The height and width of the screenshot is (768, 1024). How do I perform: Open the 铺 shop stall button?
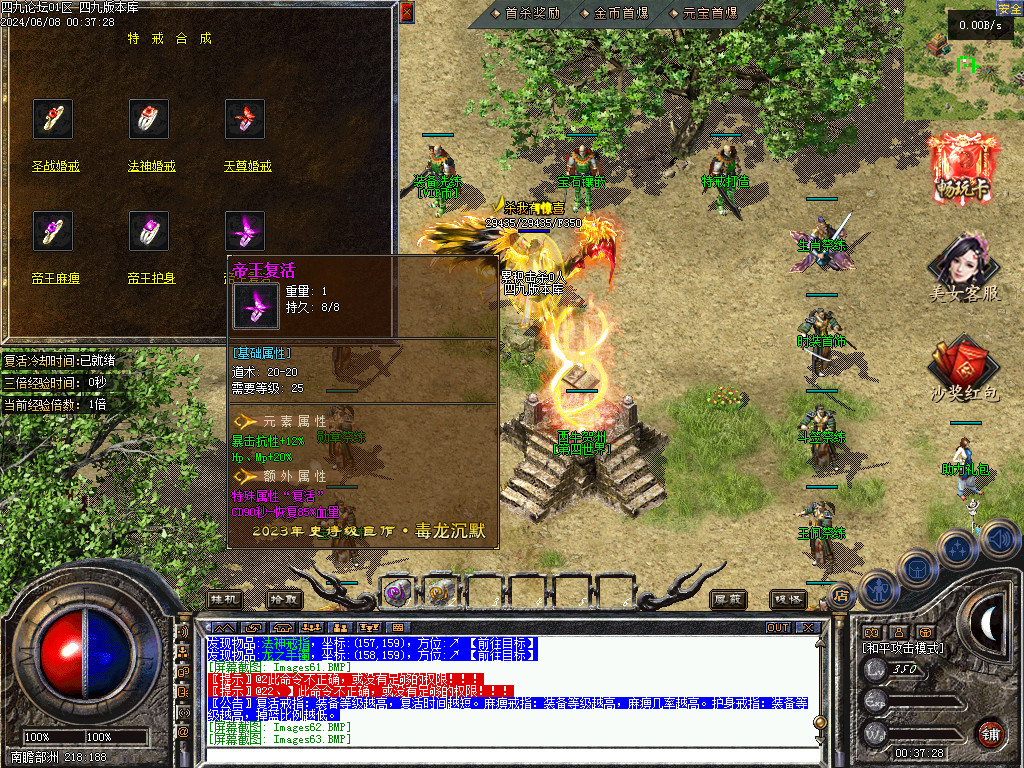[990, 732]
